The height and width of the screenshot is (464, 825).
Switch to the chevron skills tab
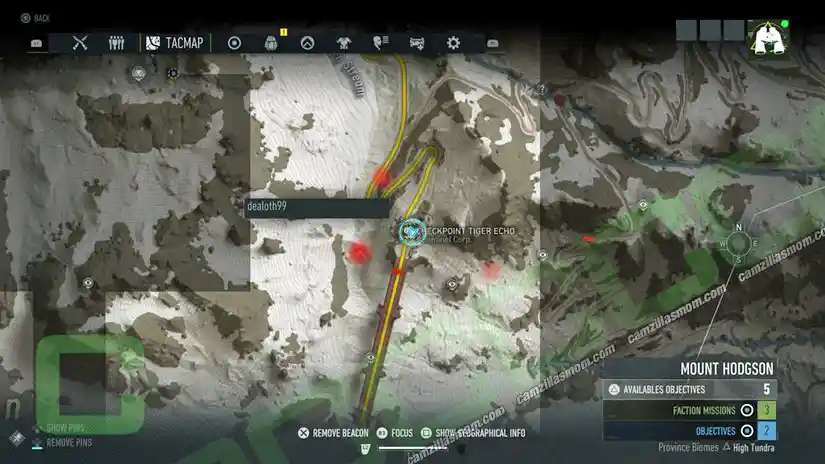point(308,43)
